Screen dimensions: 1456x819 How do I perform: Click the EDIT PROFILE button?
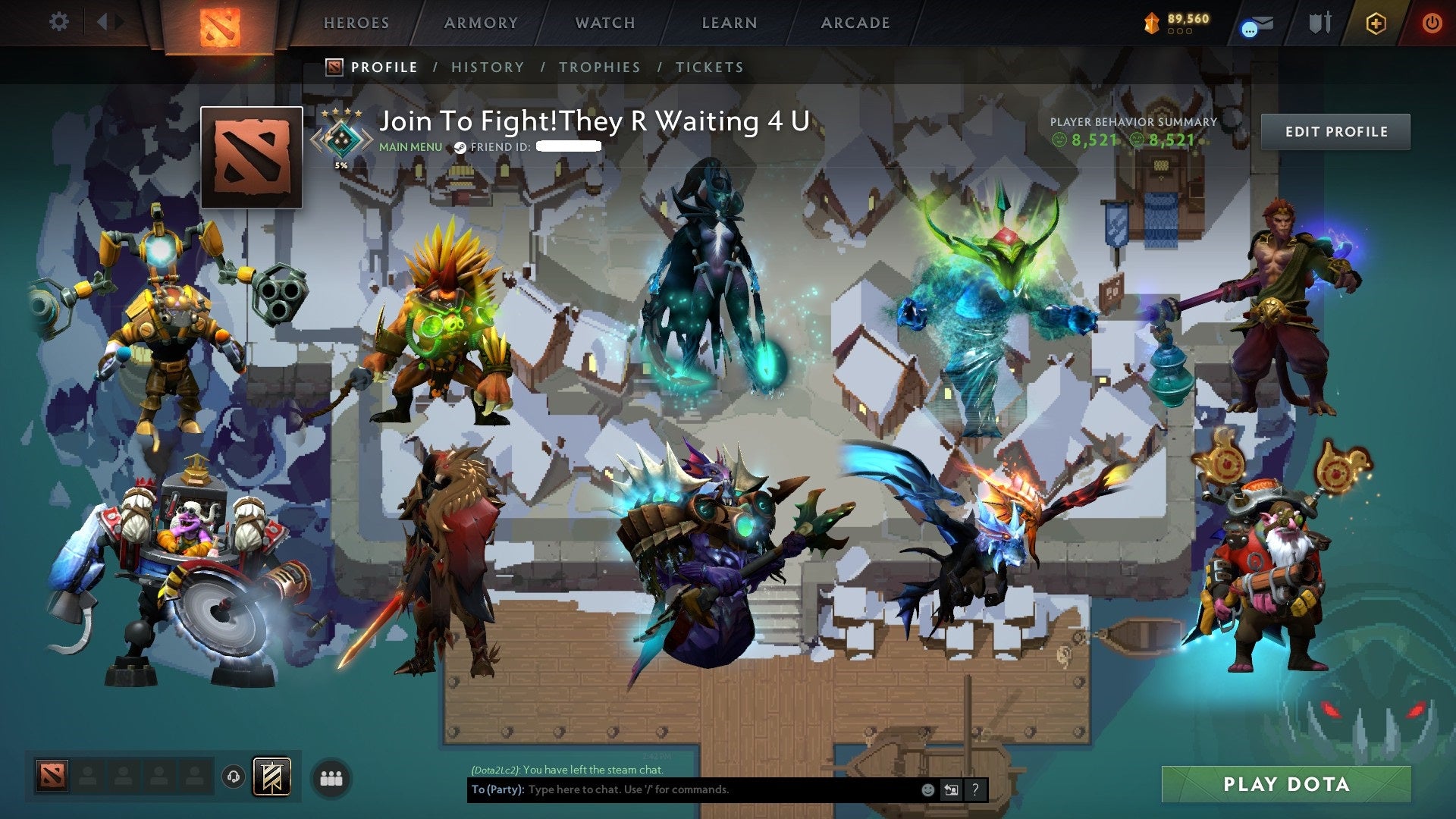point(1335,131)
